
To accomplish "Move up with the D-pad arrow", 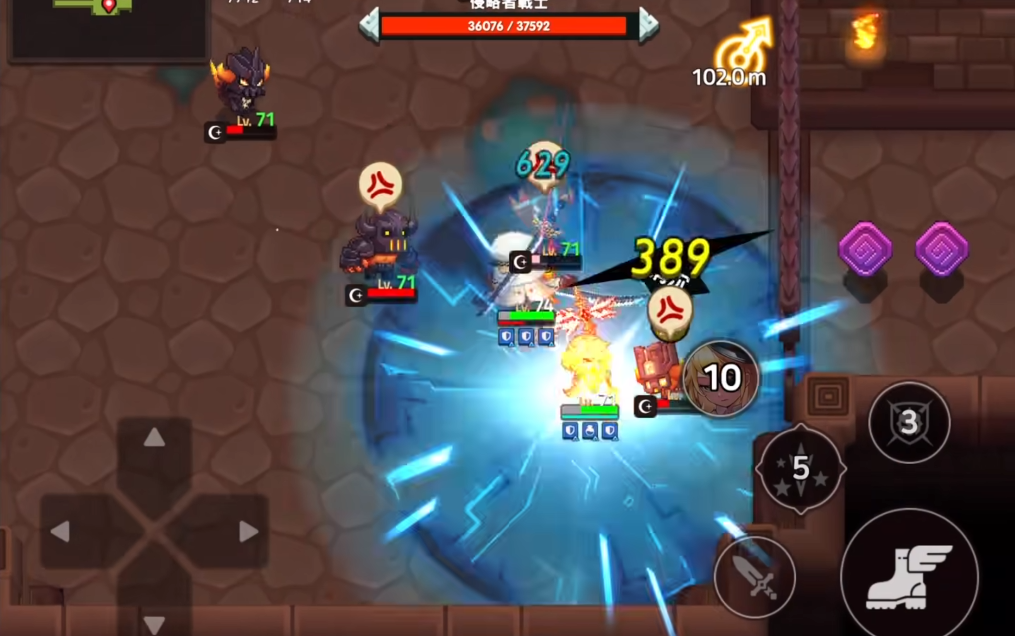I will (154, 439).
